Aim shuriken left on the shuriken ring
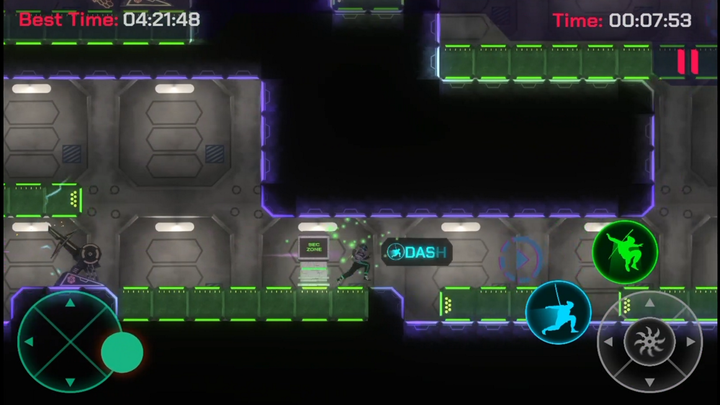 pyautogui.click(x=608, y=343)
